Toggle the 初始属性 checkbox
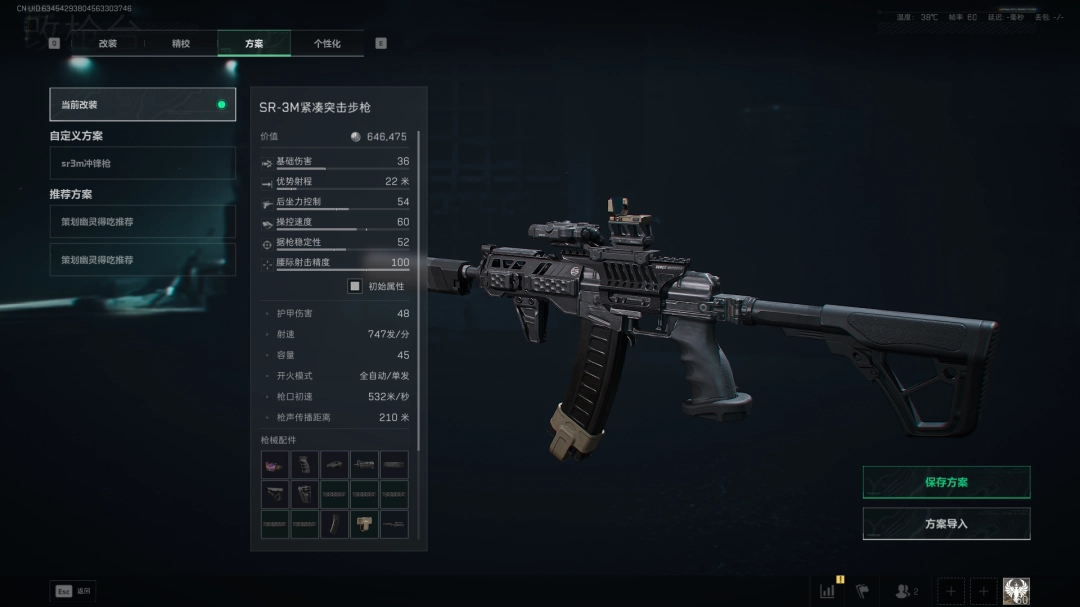Screen dimensions: 1080x607 pos(354,286)
